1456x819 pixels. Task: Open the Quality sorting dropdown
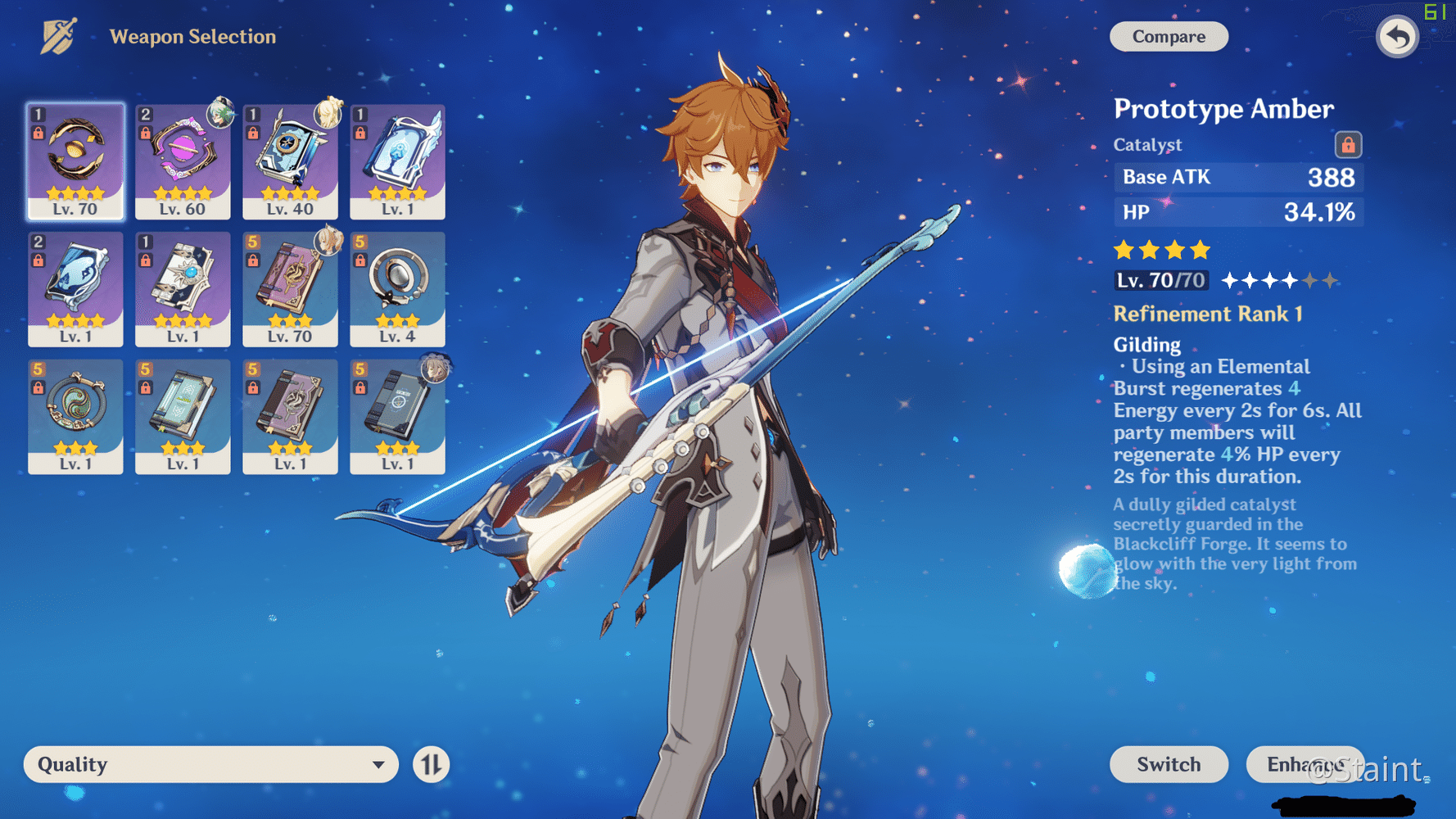211,764
